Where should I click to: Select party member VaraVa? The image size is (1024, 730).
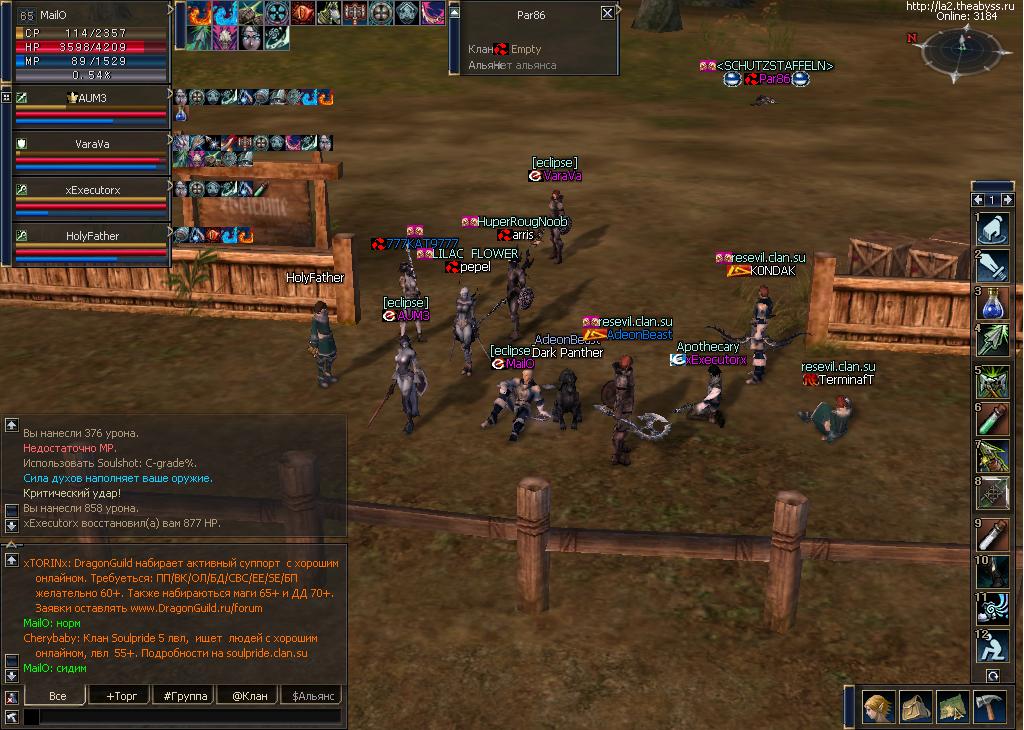(x=90, y=144)
